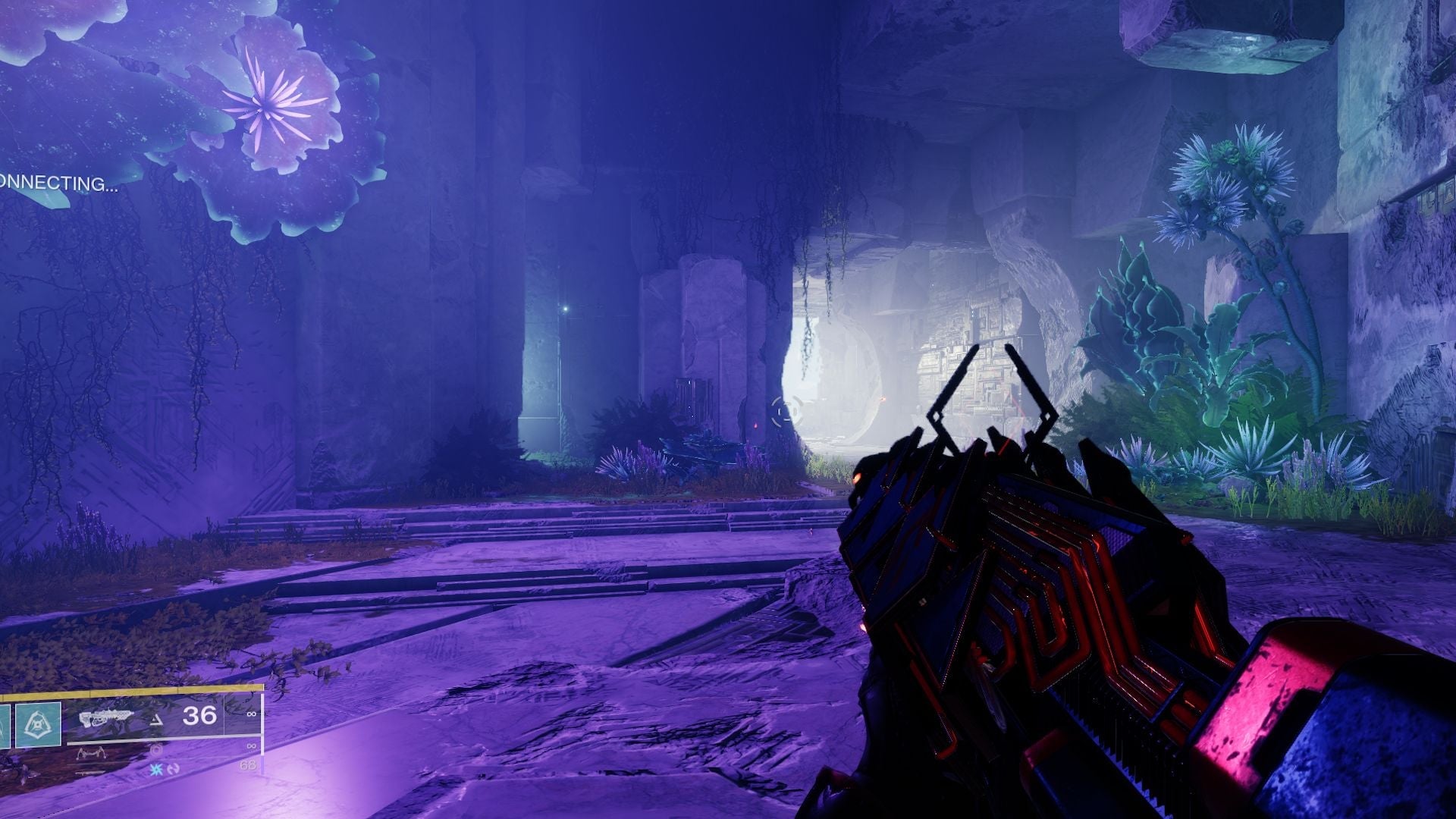The width and height of the screenshot is (1456, 819).
Task: Select the bow secondary weapon icon
Action: point(93,752)
